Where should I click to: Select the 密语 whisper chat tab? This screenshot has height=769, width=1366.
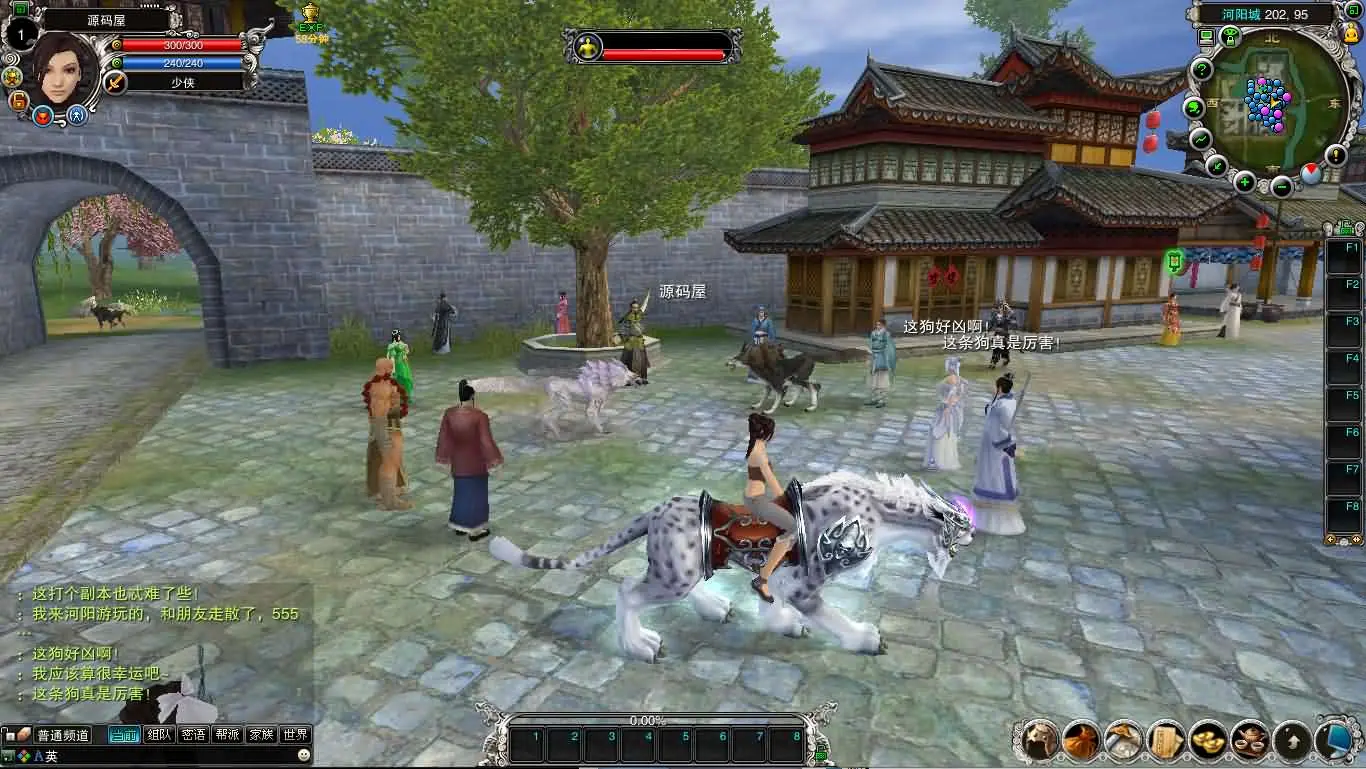193,735
